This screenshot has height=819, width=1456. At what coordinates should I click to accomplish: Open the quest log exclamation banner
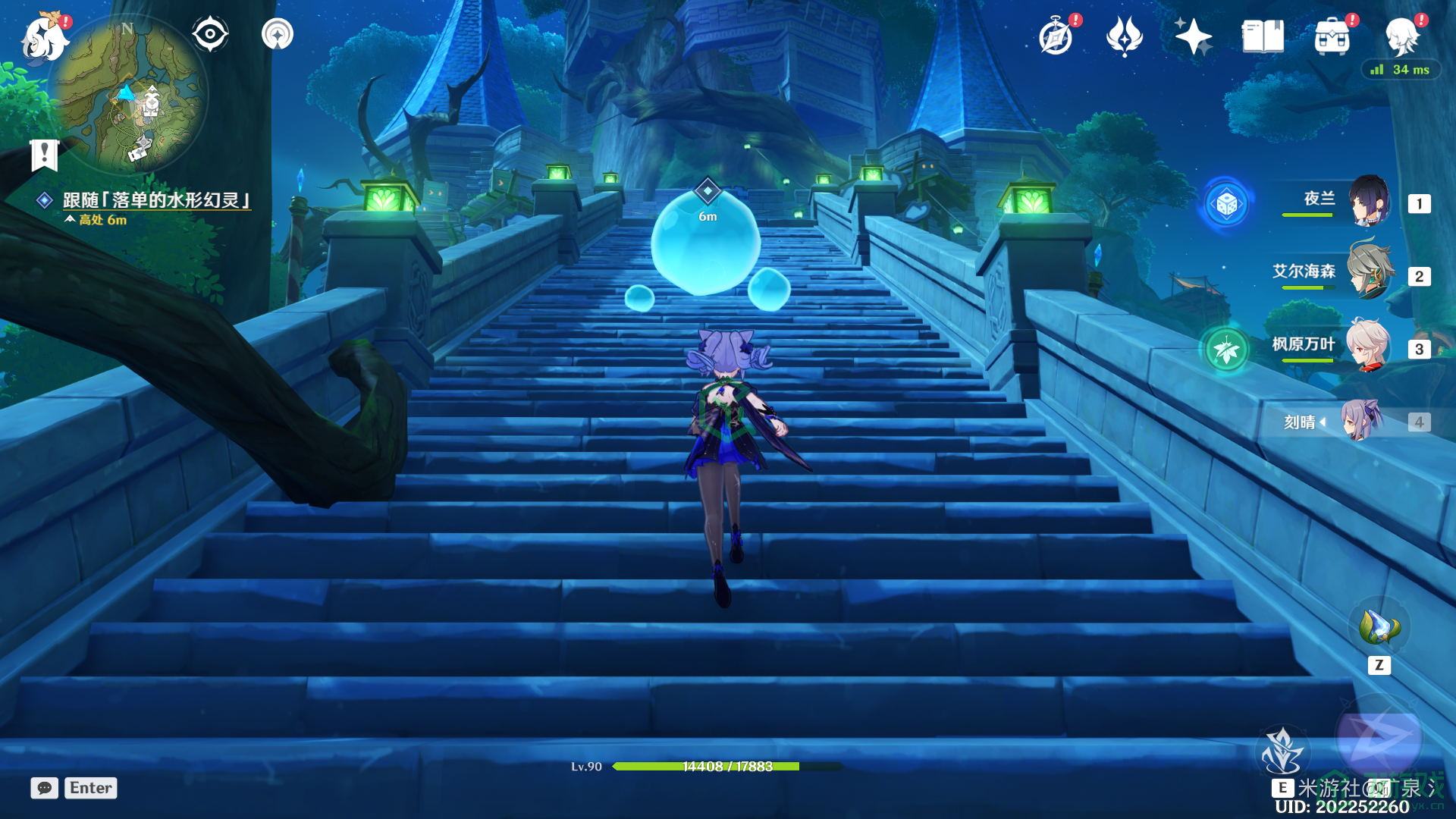pyautogui.click(x=45, y=155)
